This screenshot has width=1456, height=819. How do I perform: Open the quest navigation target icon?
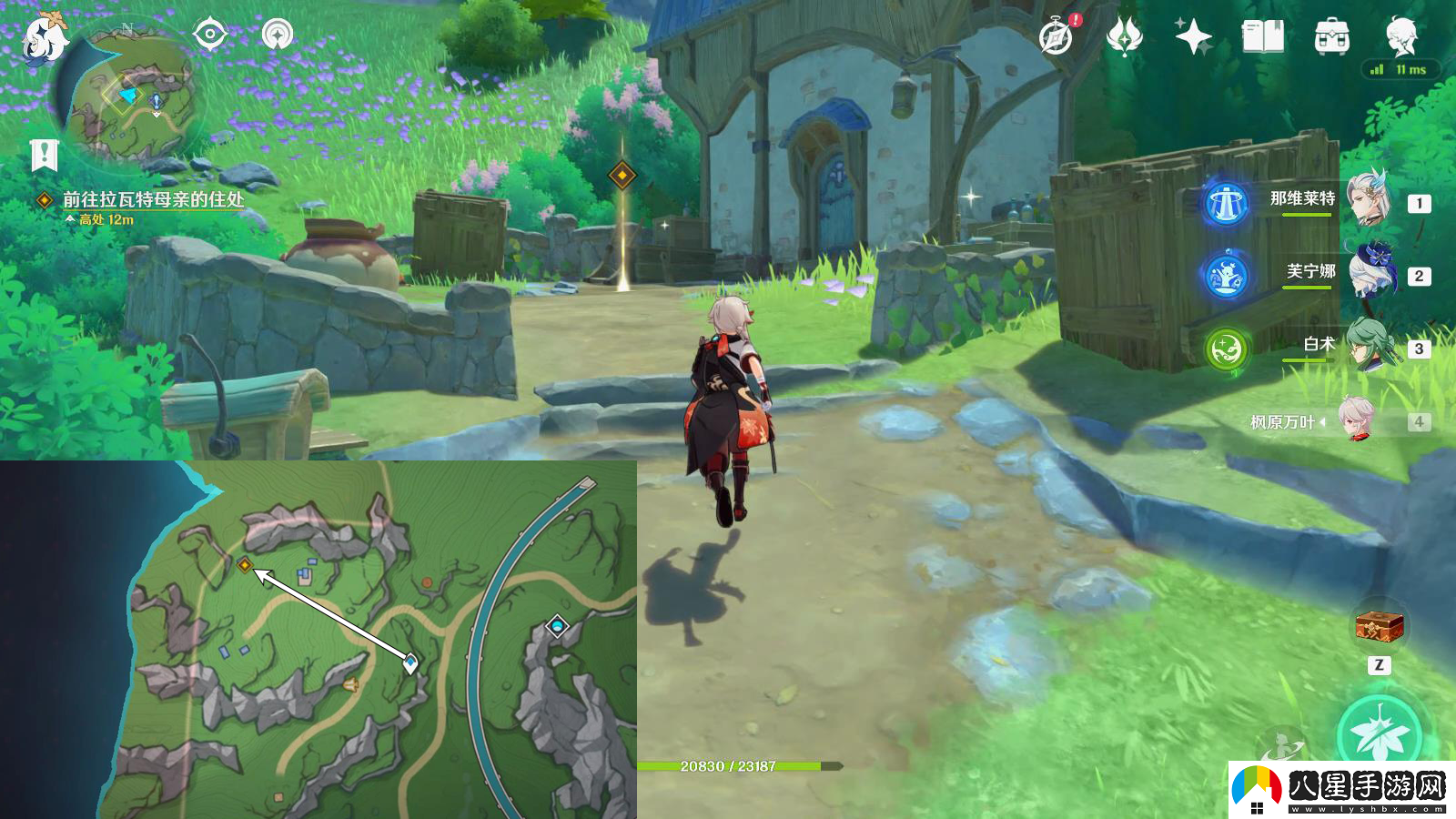(209, 35)
